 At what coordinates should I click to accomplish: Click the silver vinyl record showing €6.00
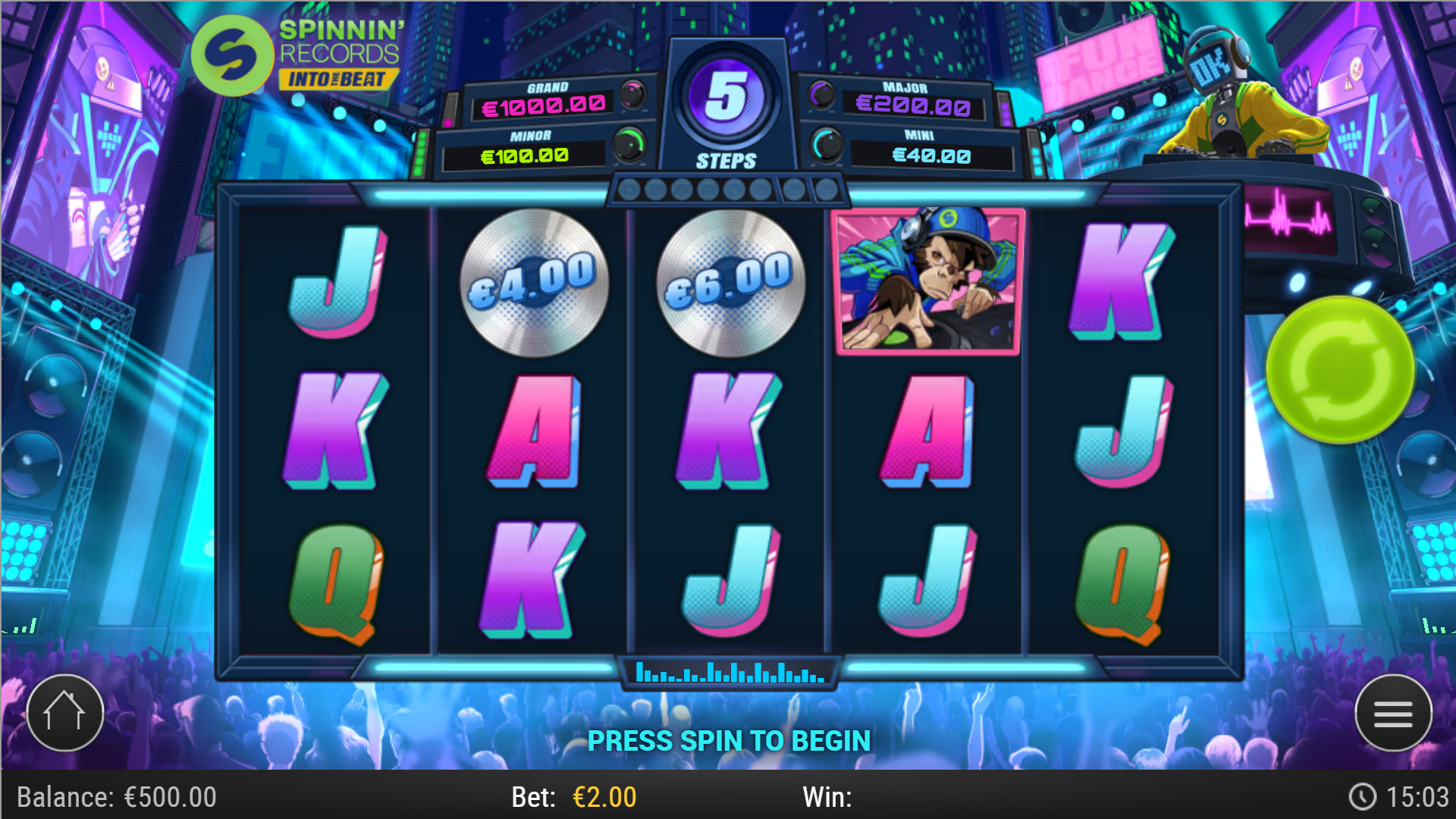pos(728,284)
